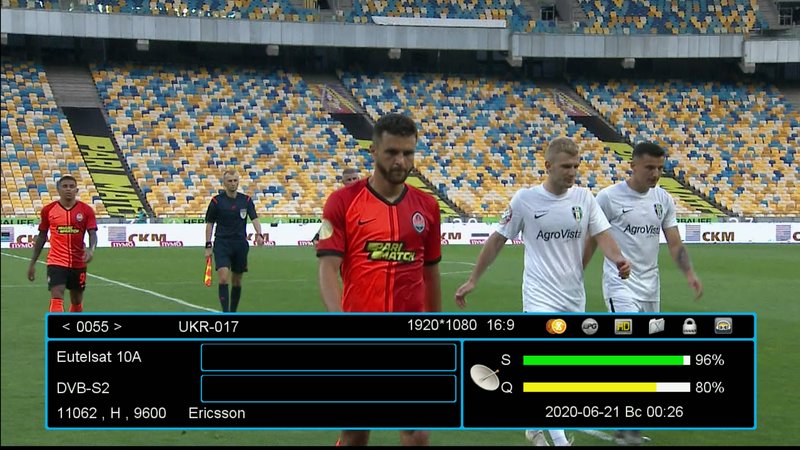800x450 pixels.
Task: Click the left arrow beside channel 0055
Action: click(x=66, y=326)
